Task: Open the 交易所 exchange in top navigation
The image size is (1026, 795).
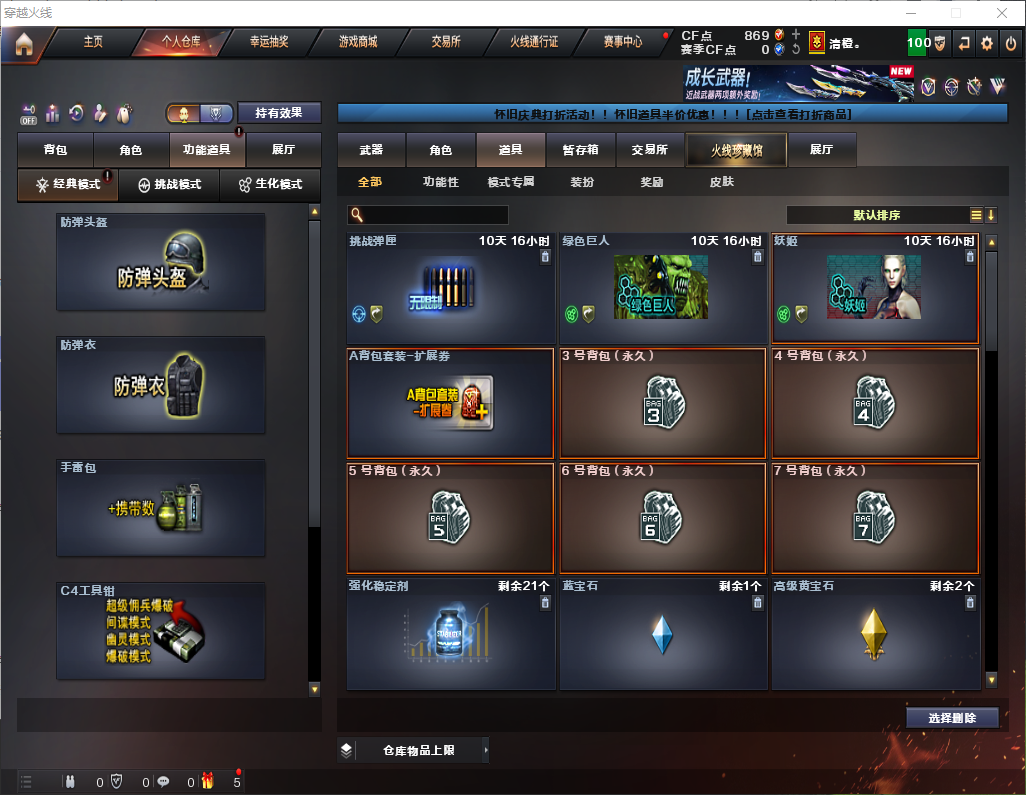Action: coord(446,42)
